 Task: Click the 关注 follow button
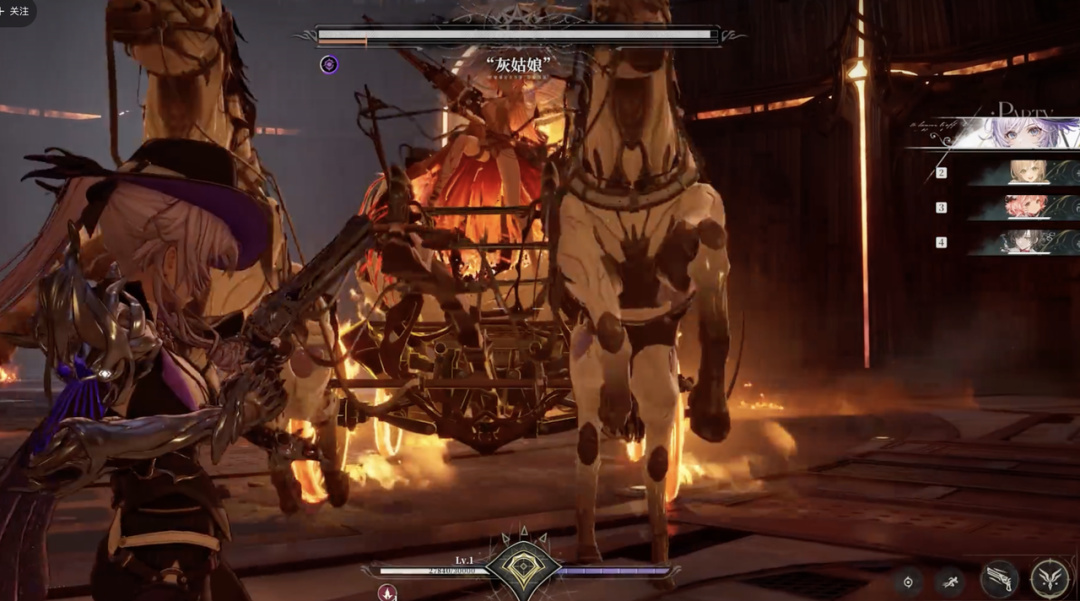tap(16, 11)
